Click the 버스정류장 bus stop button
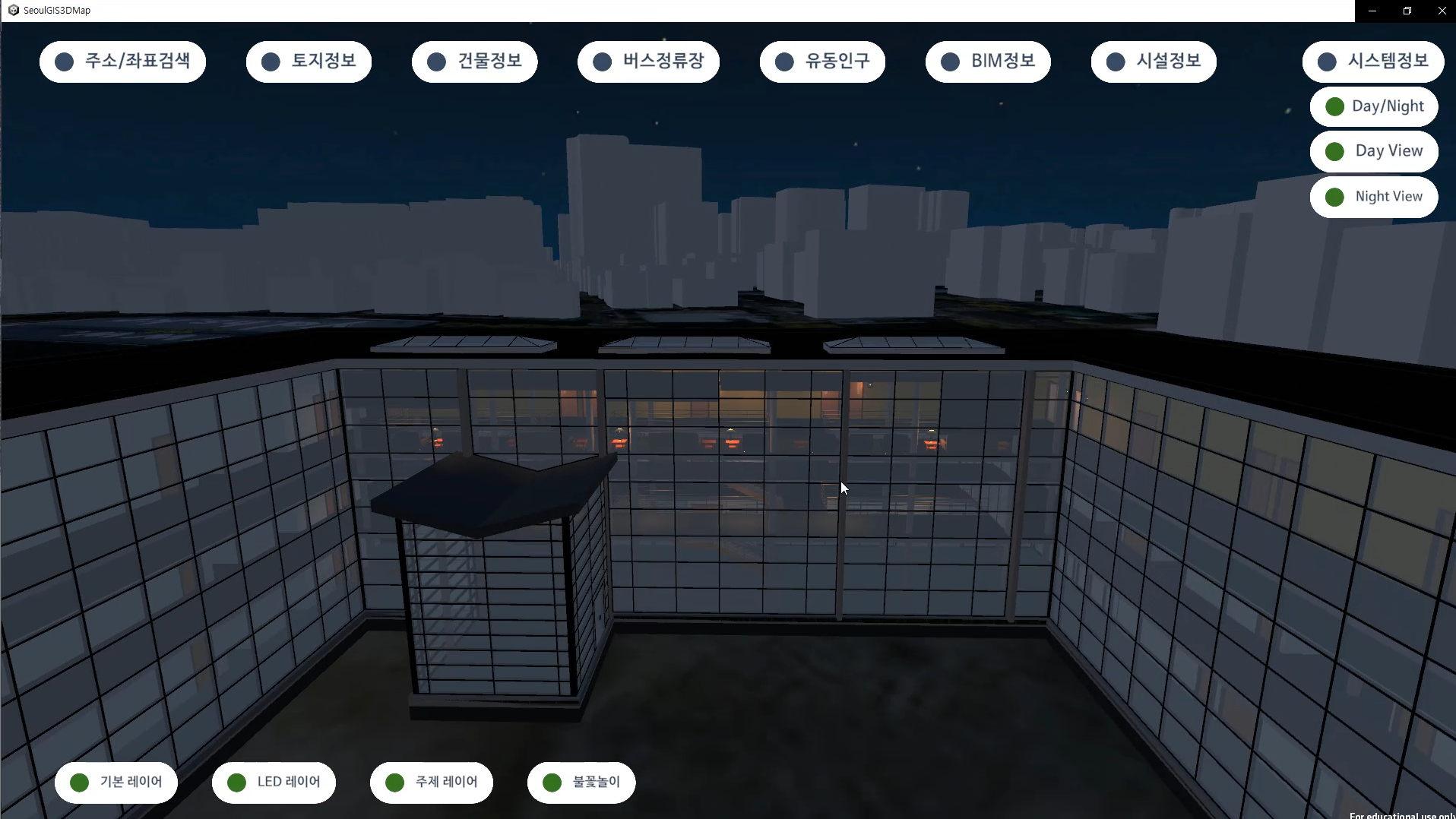The image size is (1456, 819). click(x=648, y=62)
